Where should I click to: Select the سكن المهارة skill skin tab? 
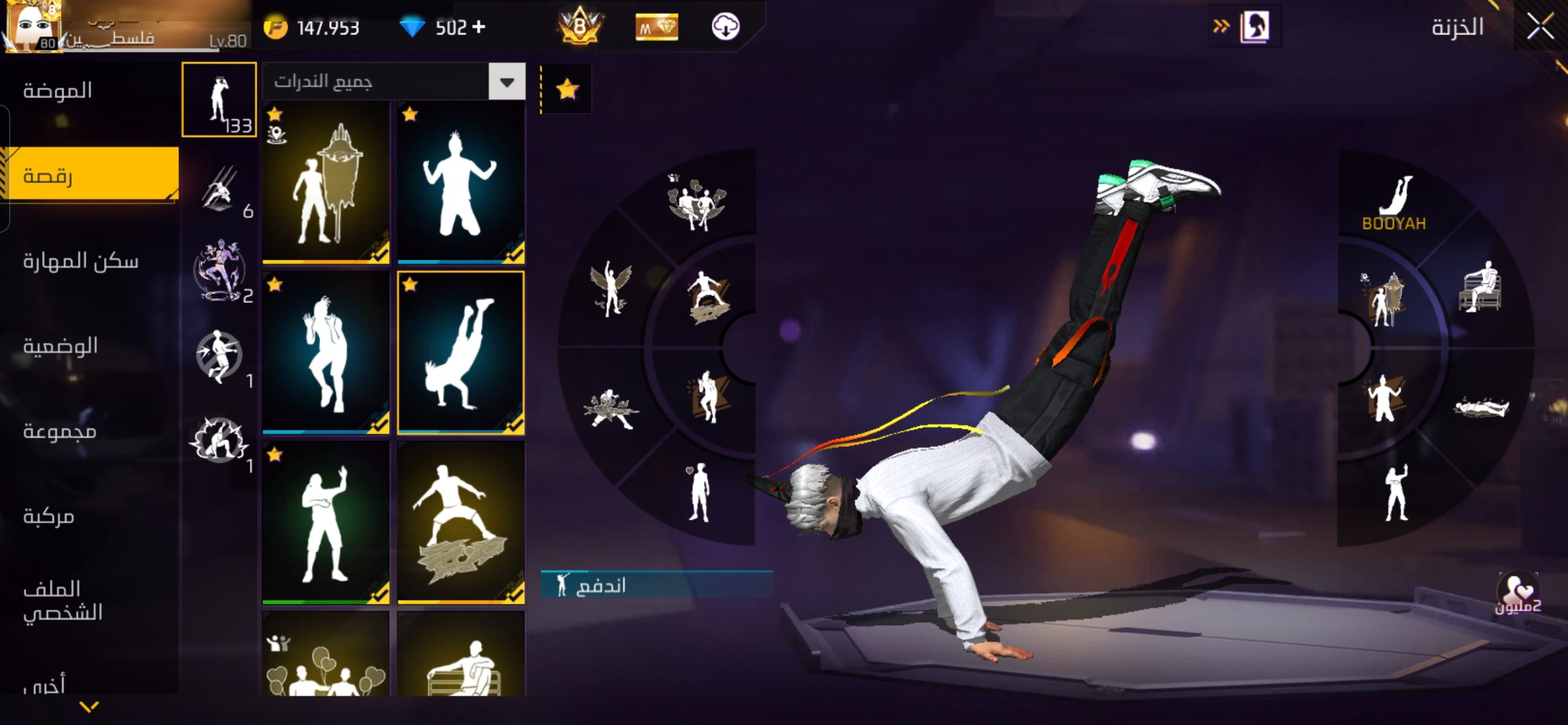point(81,262)
